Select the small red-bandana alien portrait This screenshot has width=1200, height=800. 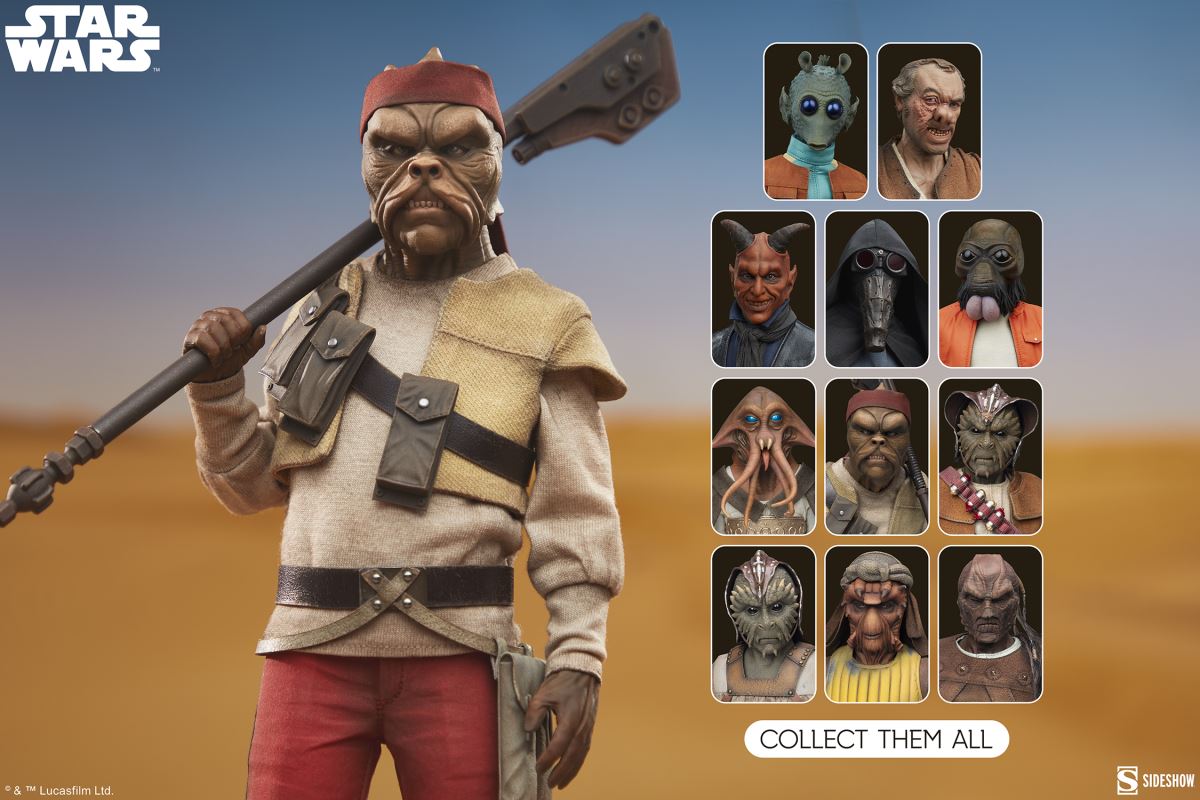coord(877,456)
